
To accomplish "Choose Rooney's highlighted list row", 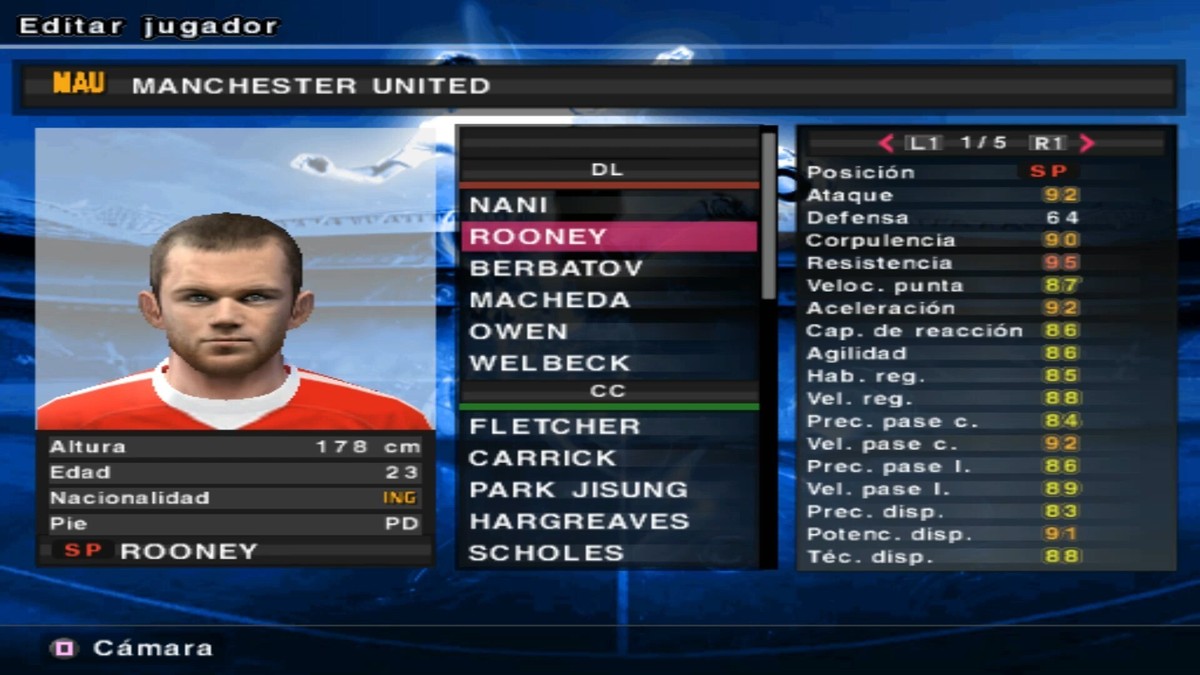I will (x=608, y=237).
